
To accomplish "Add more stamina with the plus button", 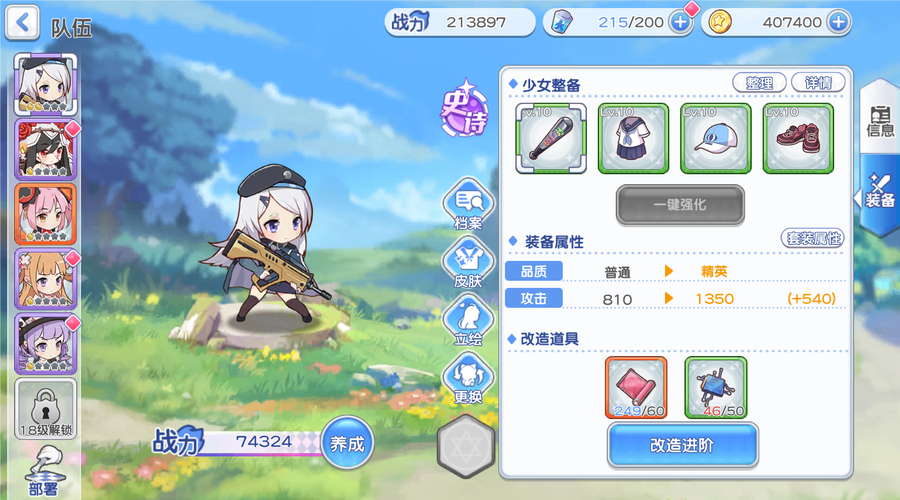I will [x=680, y=22].
